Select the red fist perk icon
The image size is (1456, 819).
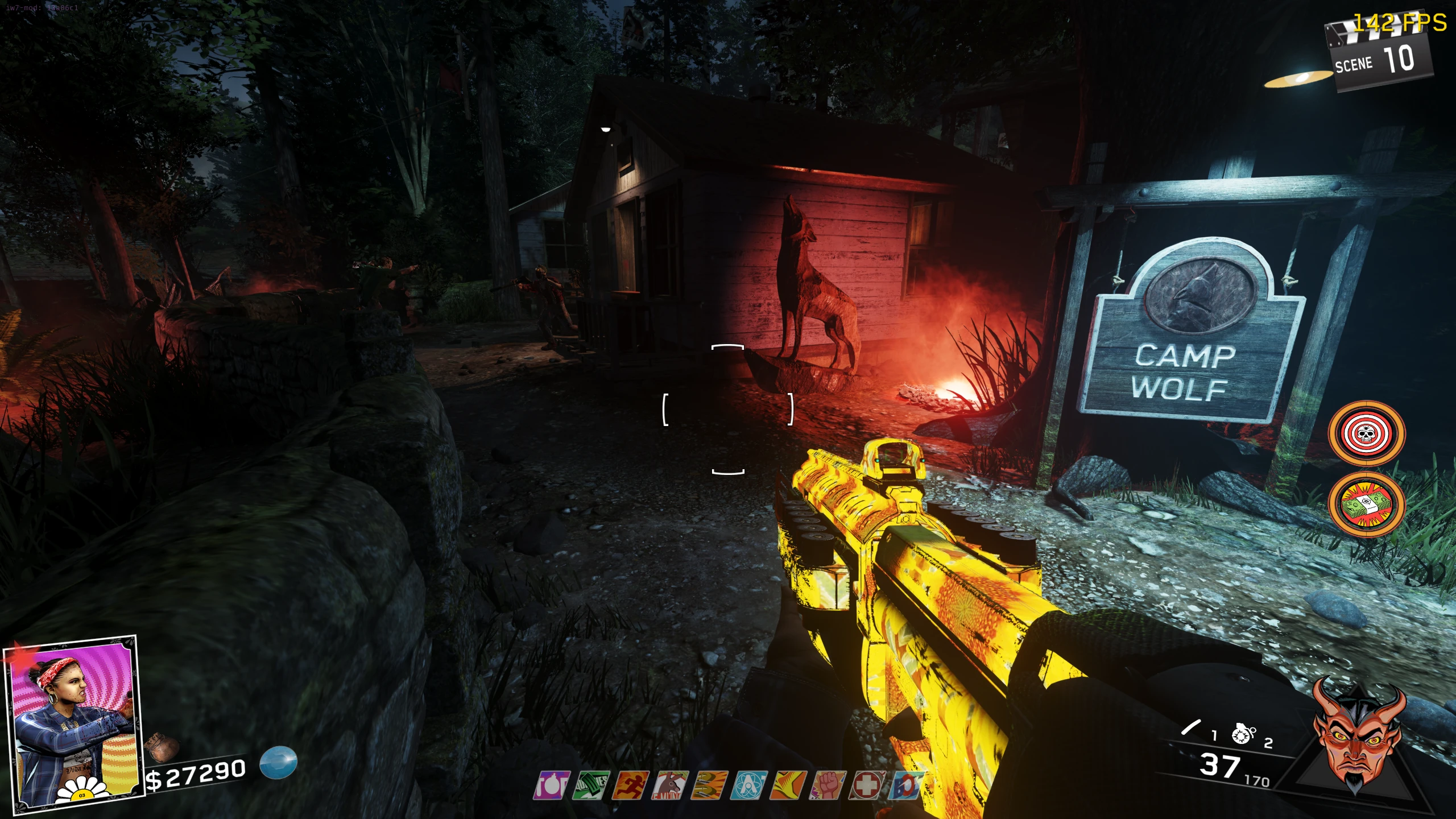(829, 785)
